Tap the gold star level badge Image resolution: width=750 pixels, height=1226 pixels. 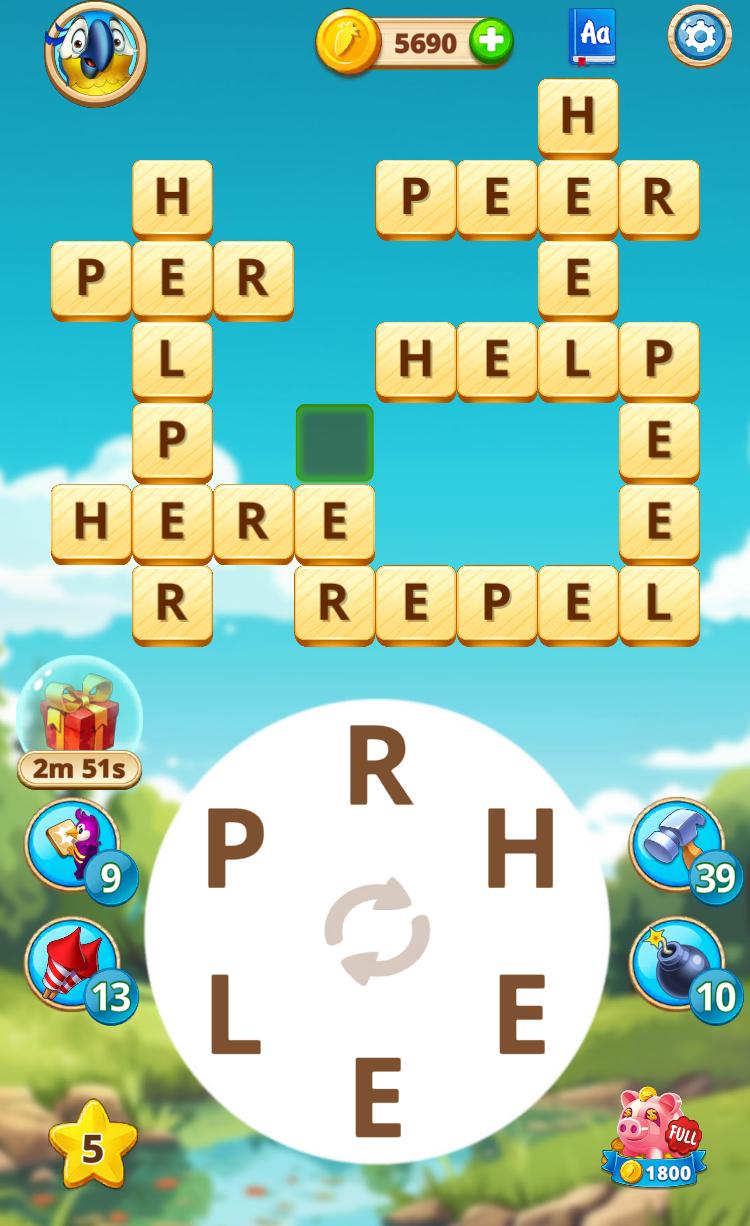click(92, 1146)
